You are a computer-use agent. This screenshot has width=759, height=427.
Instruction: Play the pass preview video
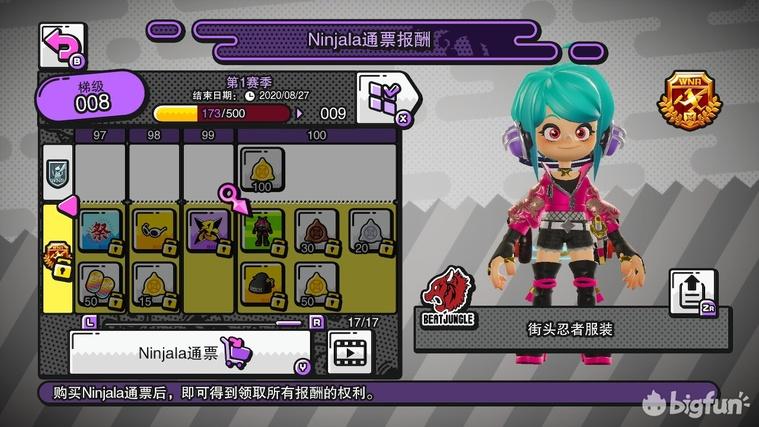(x=350, y=351)
